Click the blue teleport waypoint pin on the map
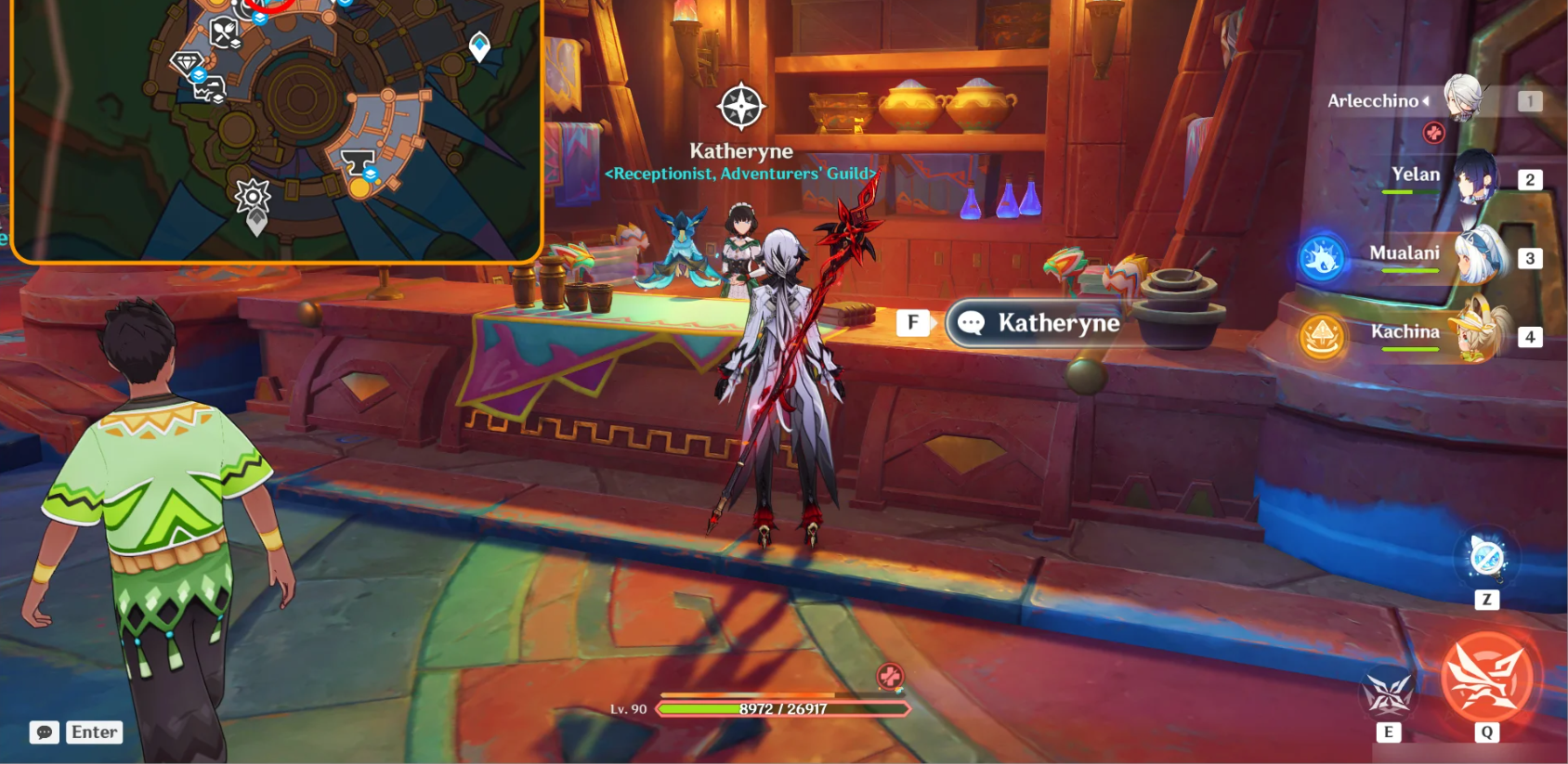The width and height of the screenshot is (1568, 764). coord(479,45)
